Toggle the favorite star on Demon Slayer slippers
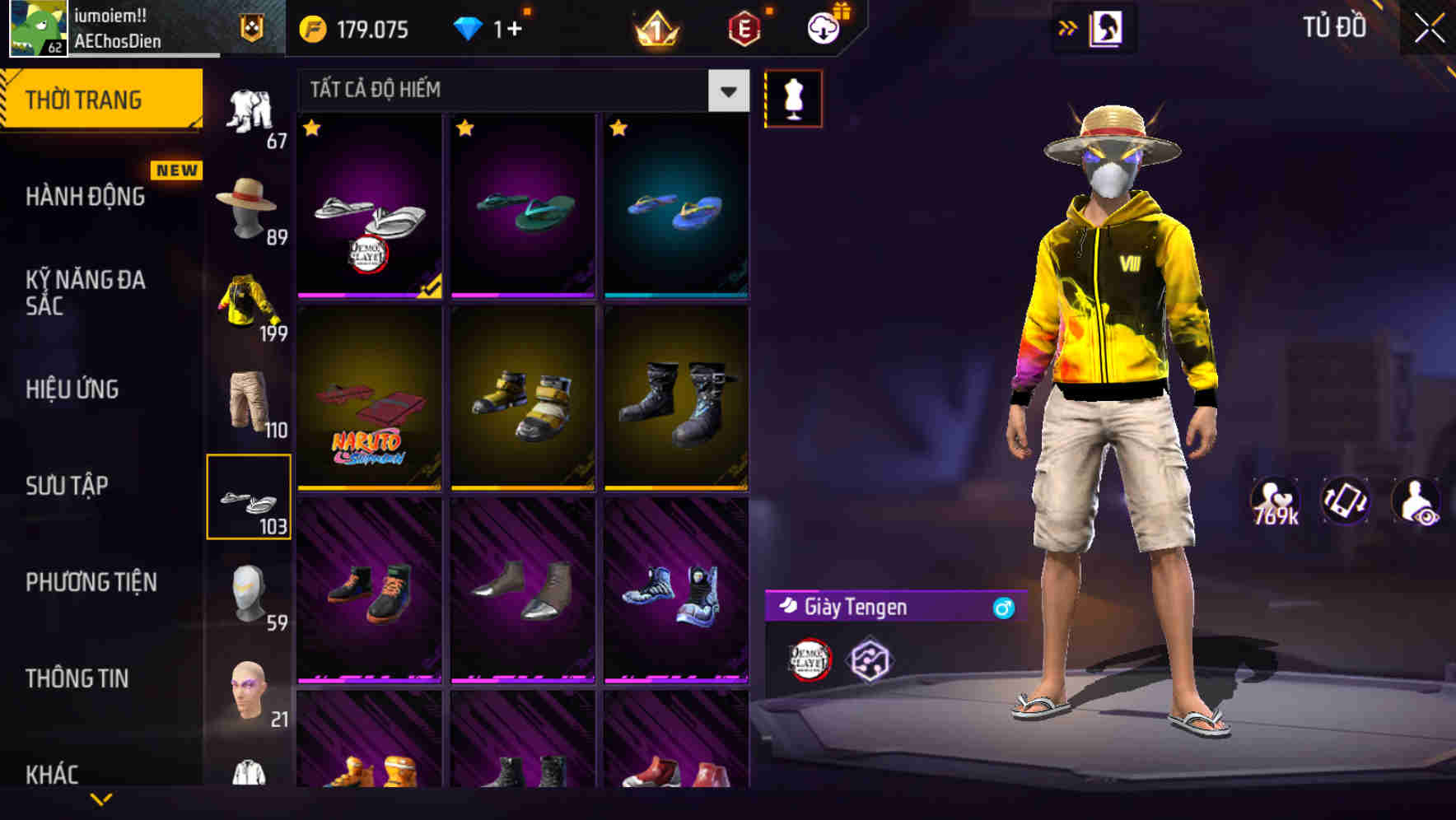 [x=312, y=129]
